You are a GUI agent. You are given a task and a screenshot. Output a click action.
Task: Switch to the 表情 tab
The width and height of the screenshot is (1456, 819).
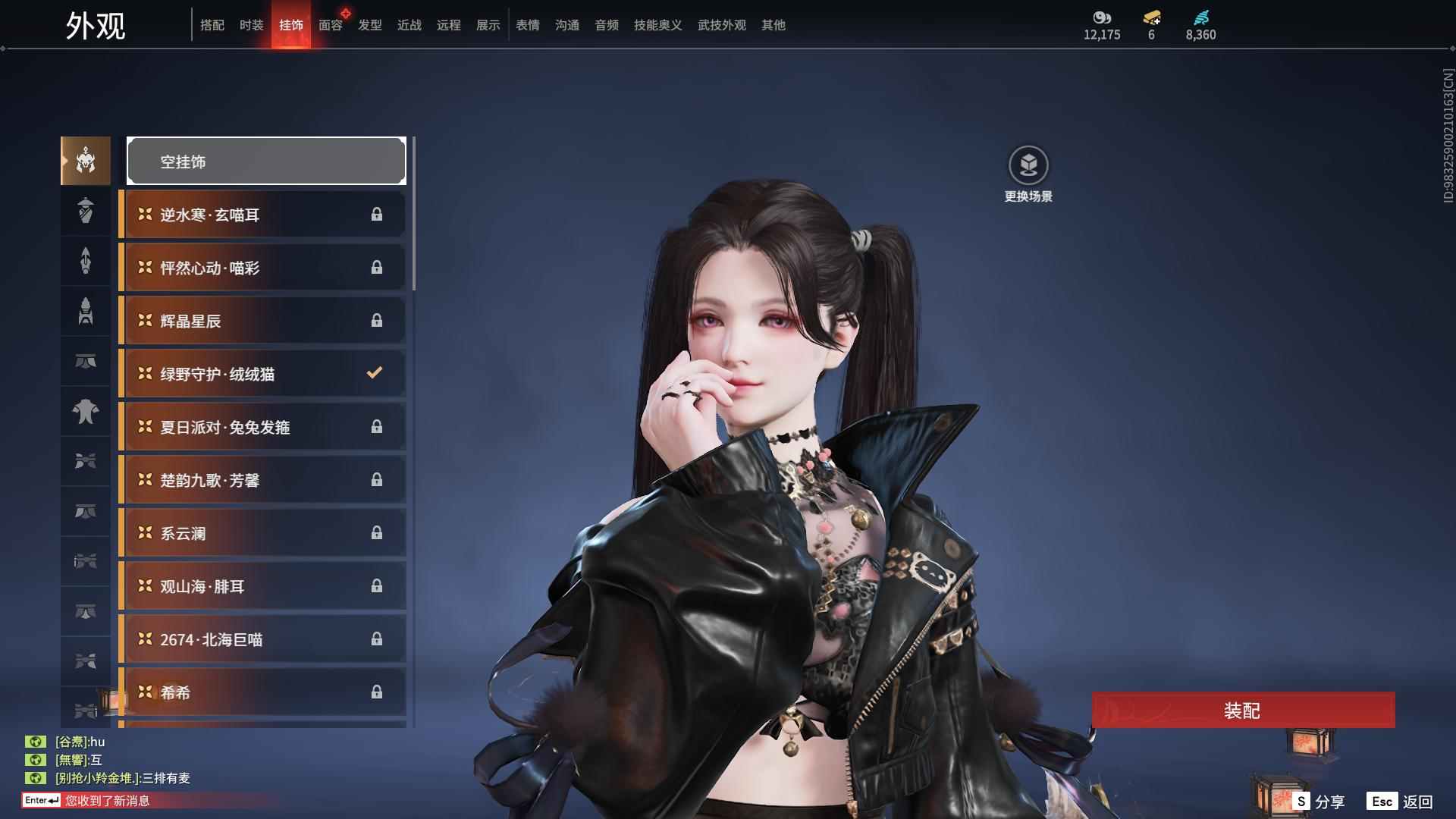(528, 25)
